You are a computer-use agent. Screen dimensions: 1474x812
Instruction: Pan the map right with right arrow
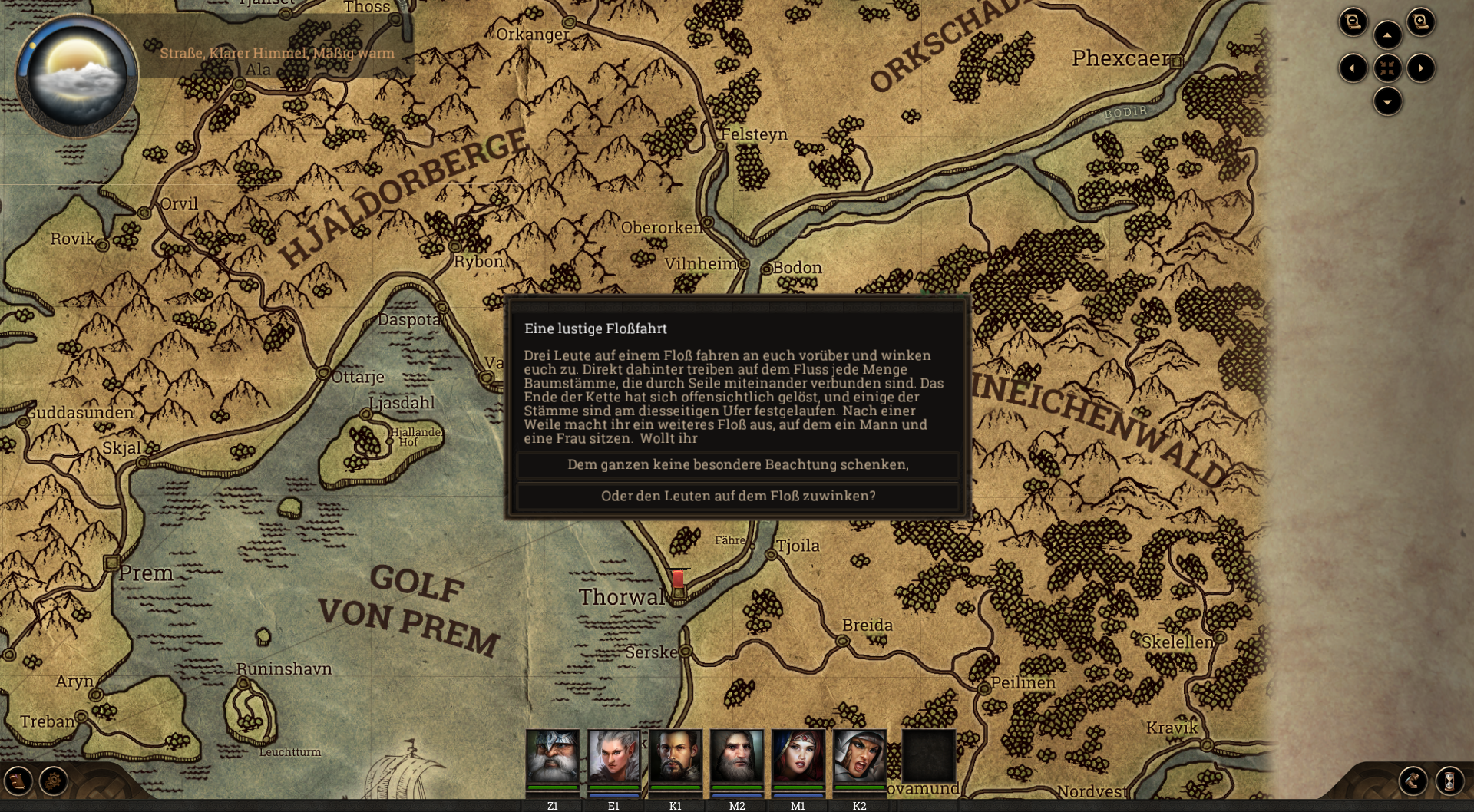tap(1421, 68)
